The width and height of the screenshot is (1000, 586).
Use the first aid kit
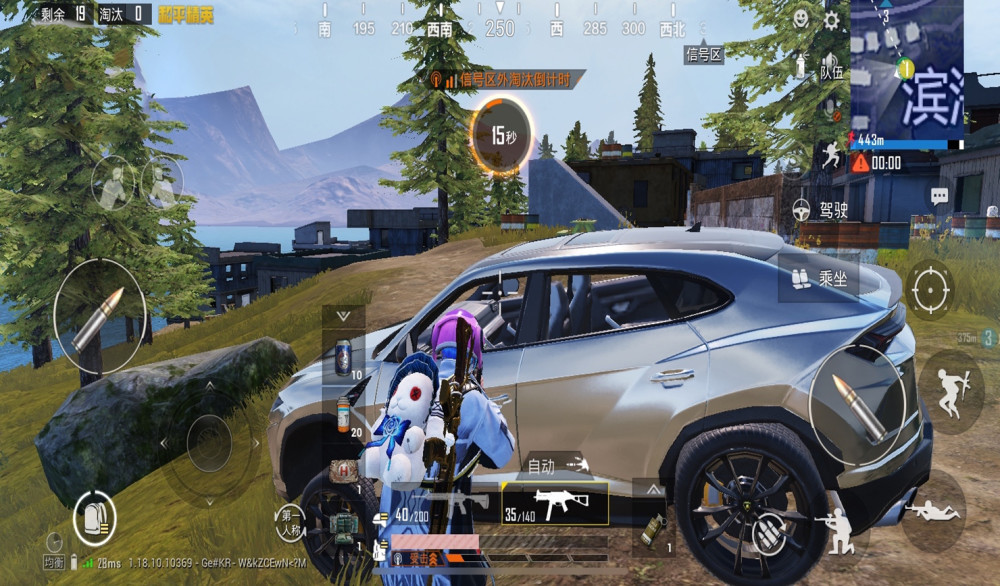coord(344,468)
